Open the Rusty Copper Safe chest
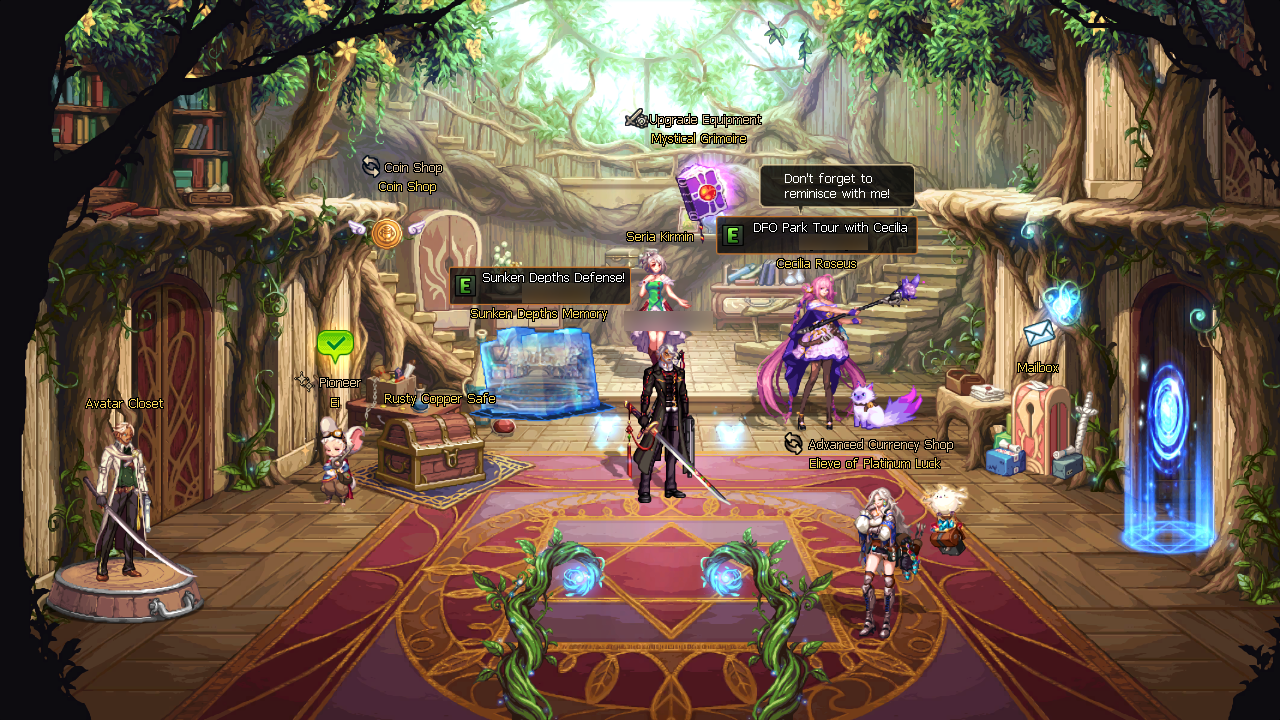The image size is (1280, 720). click(430, 450)
